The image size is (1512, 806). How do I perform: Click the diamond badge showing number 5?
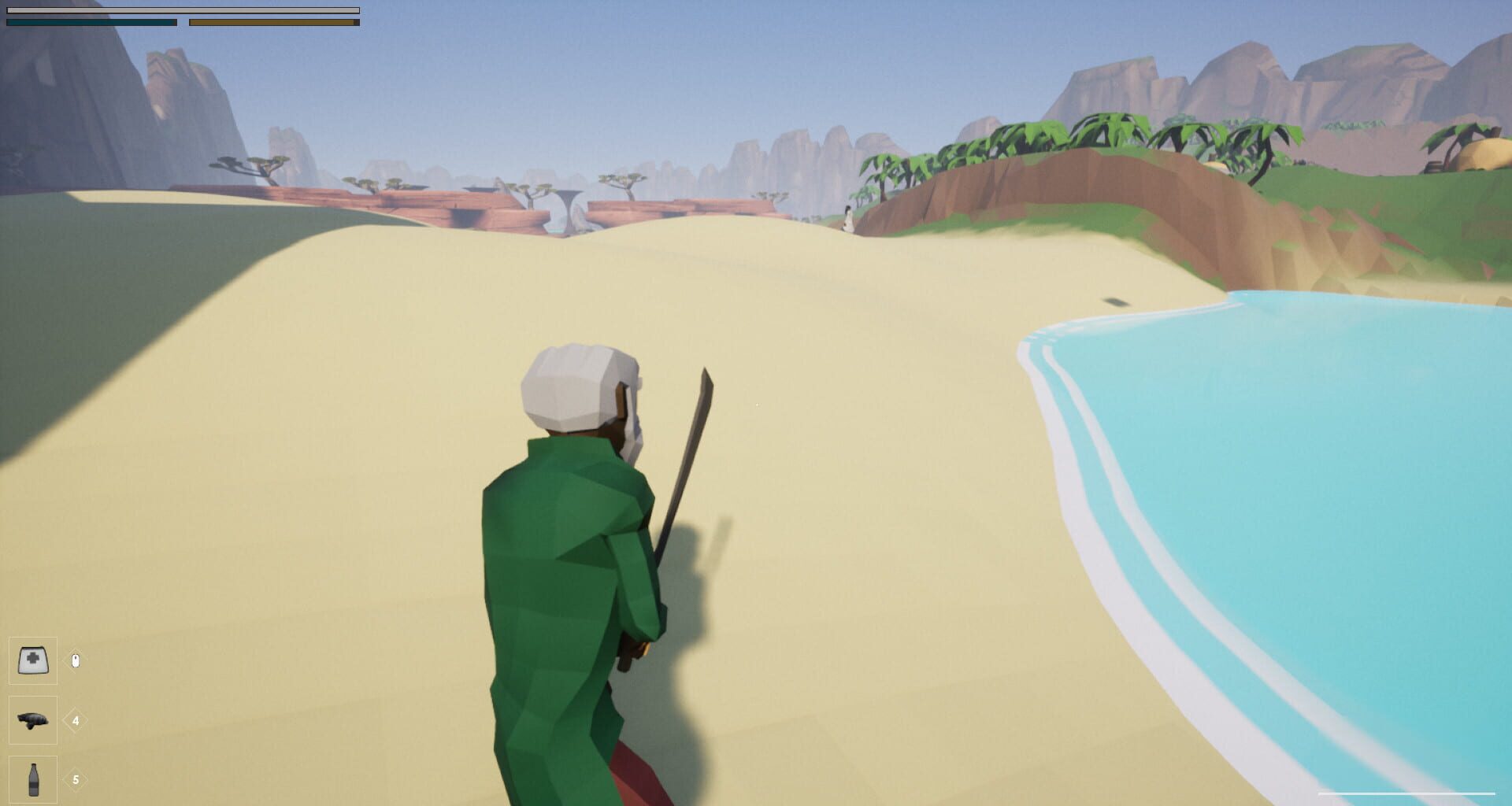point(75,778)
